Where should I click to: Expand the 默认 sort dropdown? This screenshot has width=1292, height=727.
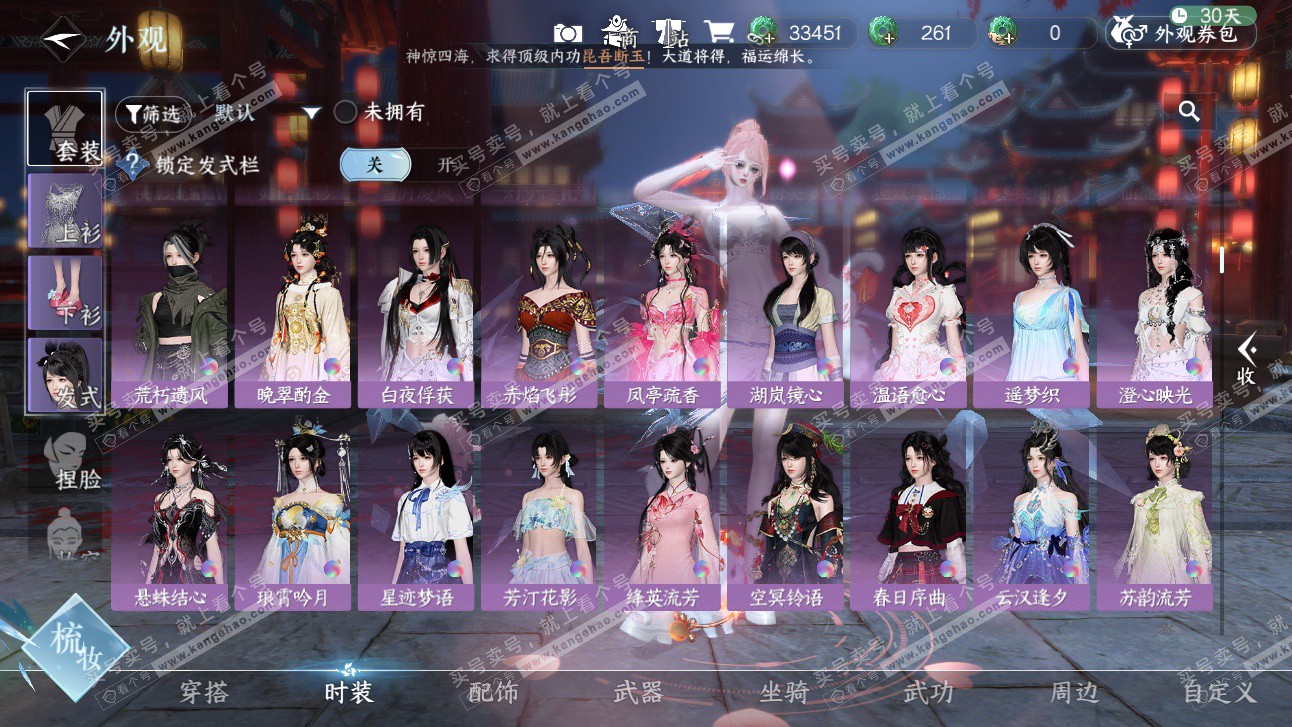pyautogui.click(x=311, y=113)
